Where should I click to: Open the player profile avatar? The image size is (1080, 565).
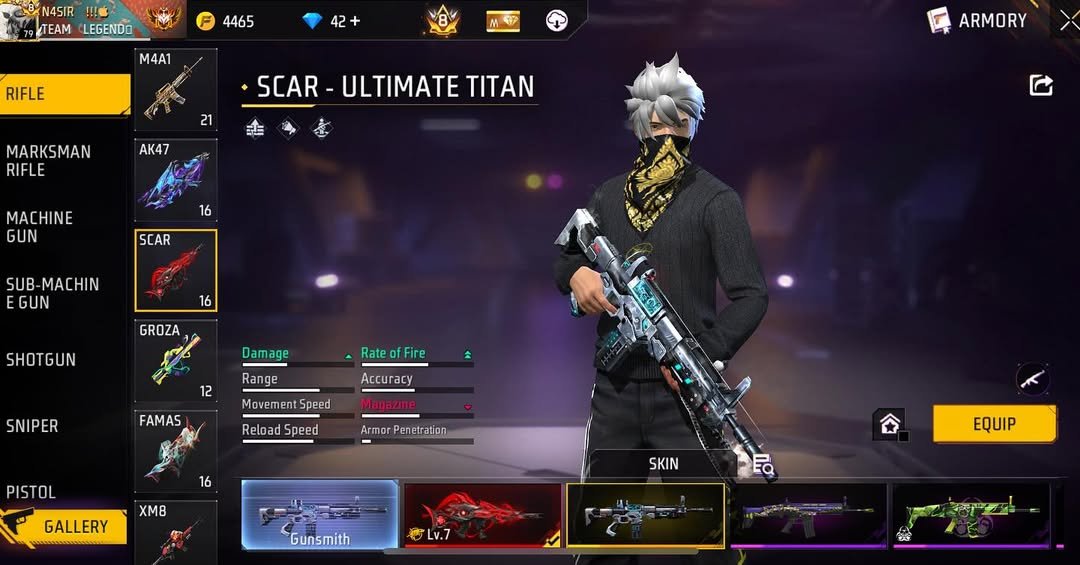point(18,21)
